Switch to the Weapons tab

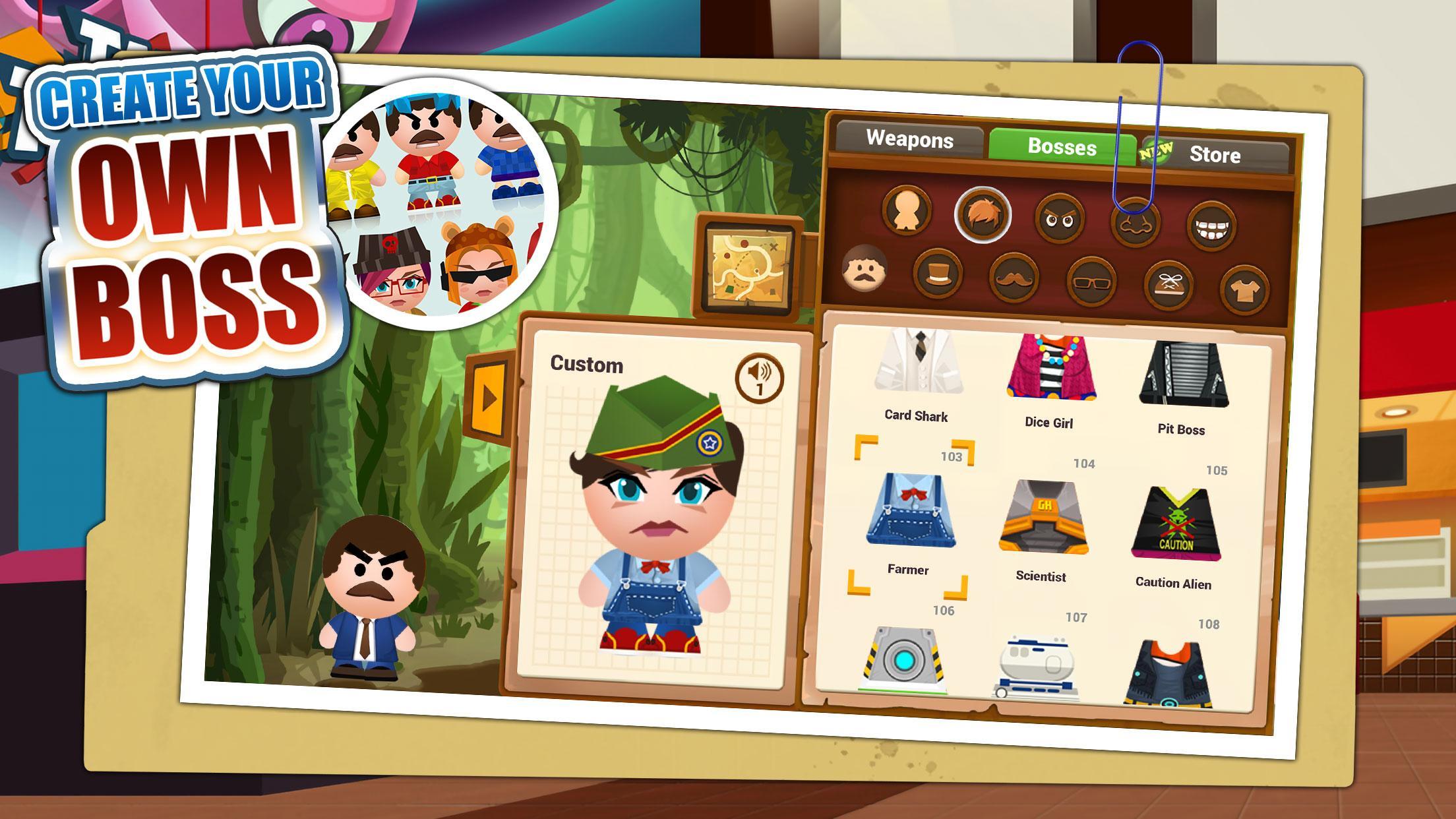[x=911, y=141]
